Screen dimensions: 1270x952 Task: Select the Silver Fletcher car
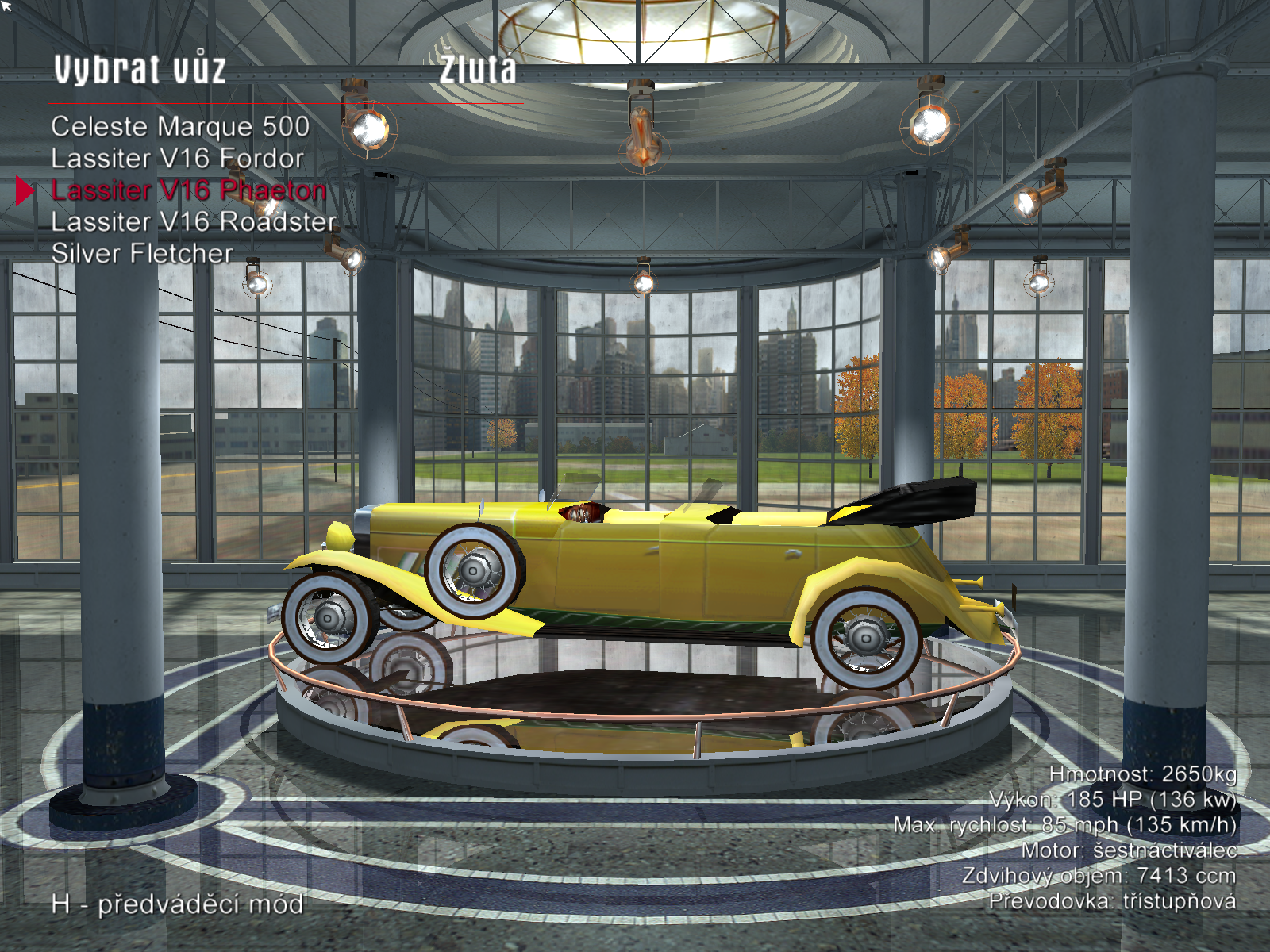142,254
